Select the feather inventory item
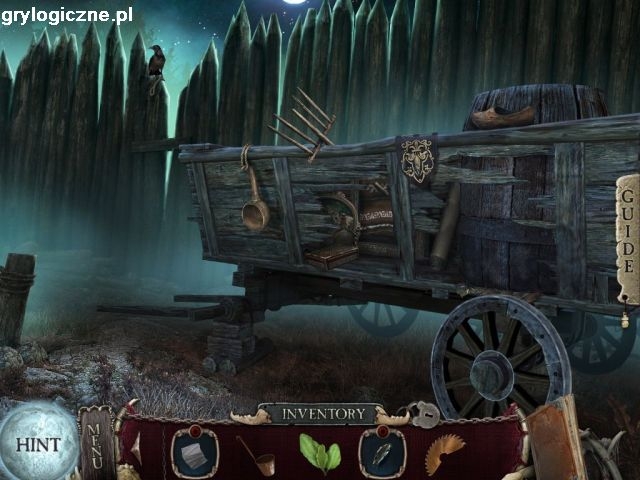The height and width of the screenshot is (480, 640). click(x=382, y=453)
